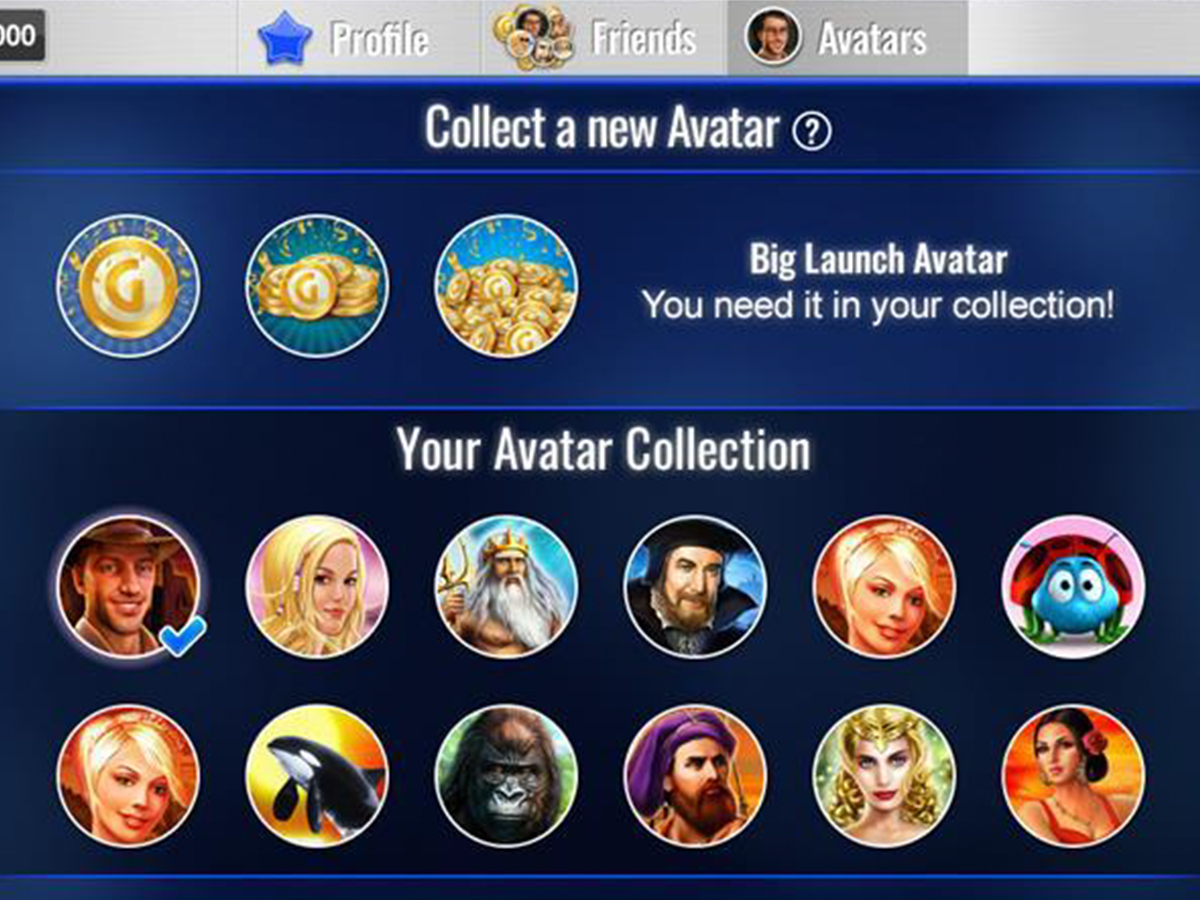This screenshot has height=900, width=1200.
Task: Pick the large pile of coins avatar
Action: click(x=506, y=287)
